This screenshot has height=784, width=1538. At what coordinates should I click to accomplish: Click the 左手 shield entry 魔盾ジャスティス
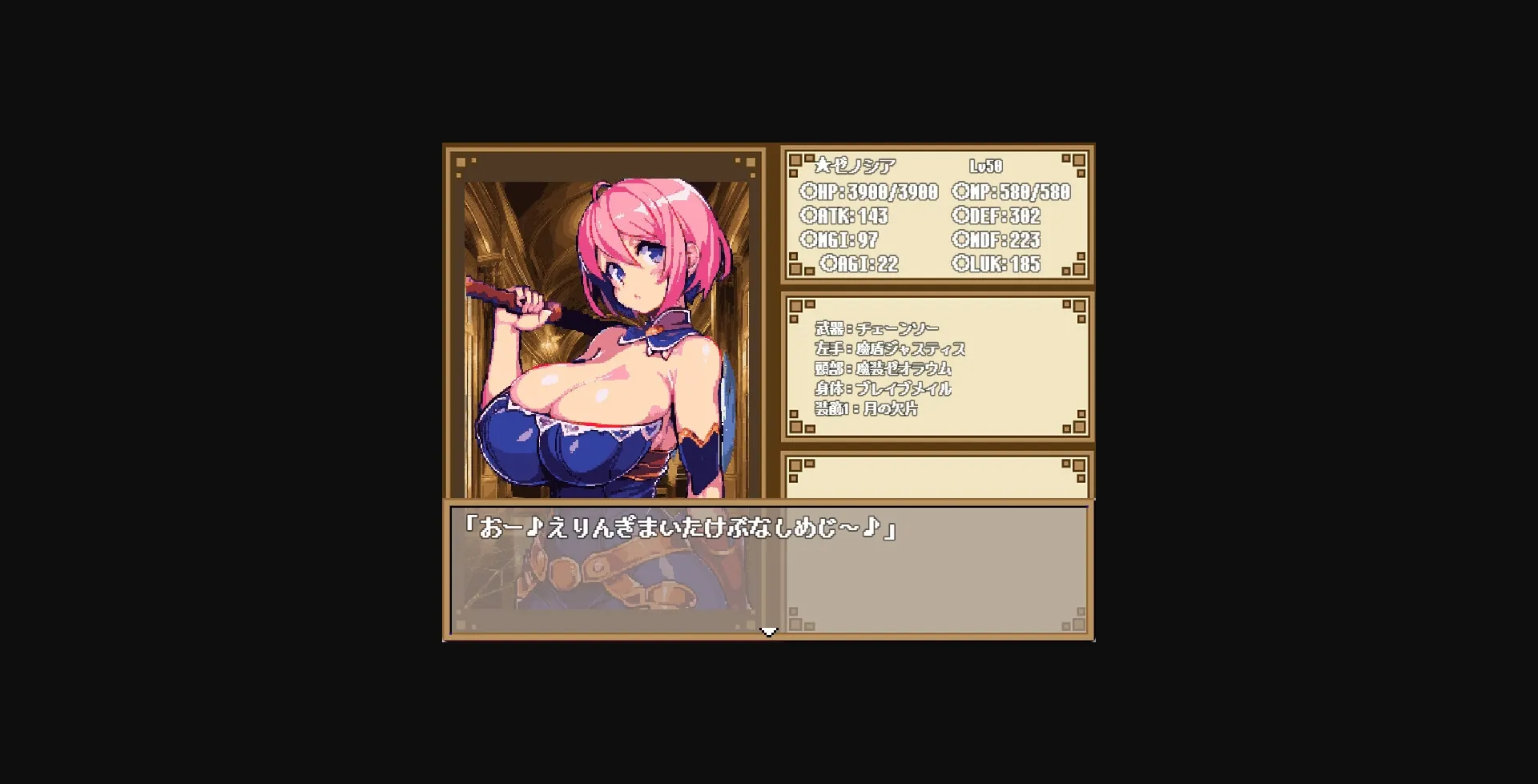point(889,348)
